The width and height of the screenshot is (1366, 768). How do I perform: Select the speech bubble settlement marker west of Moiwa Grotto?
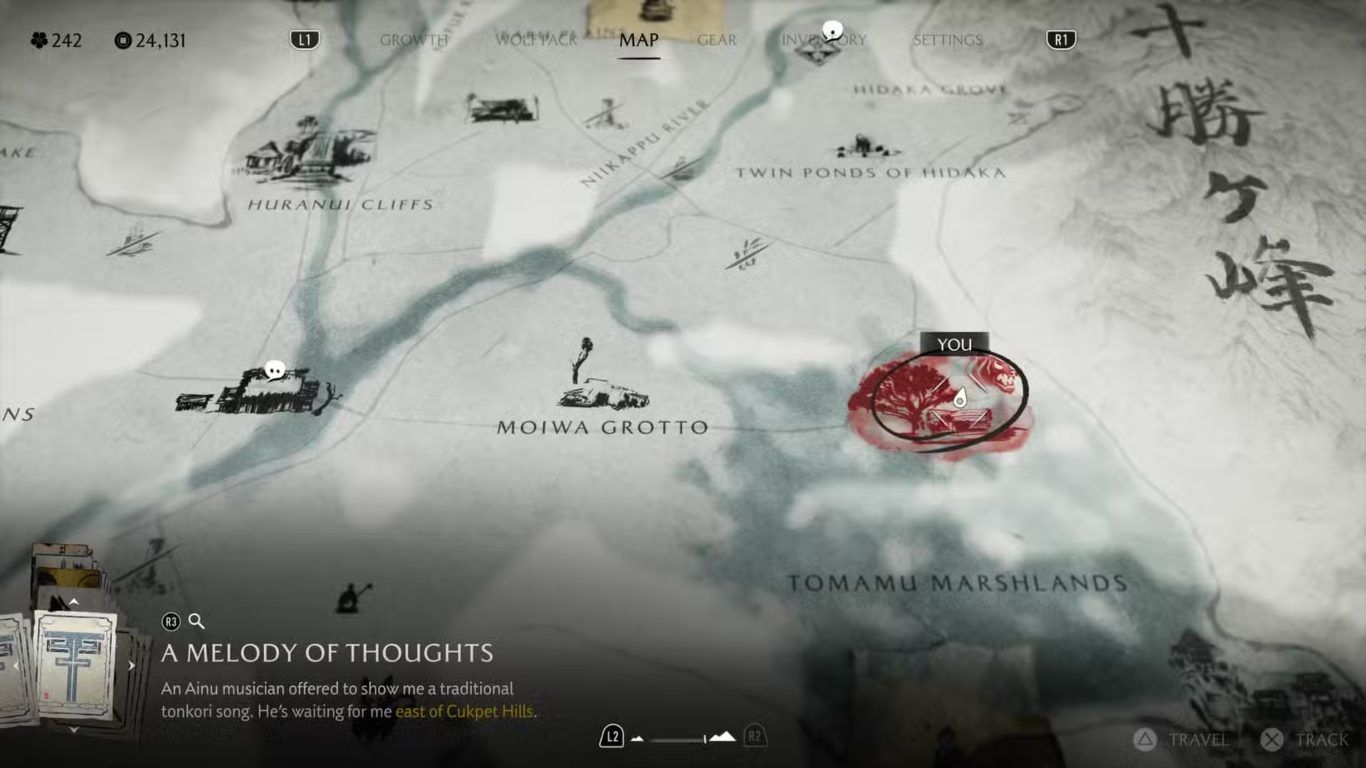[275, 372]
